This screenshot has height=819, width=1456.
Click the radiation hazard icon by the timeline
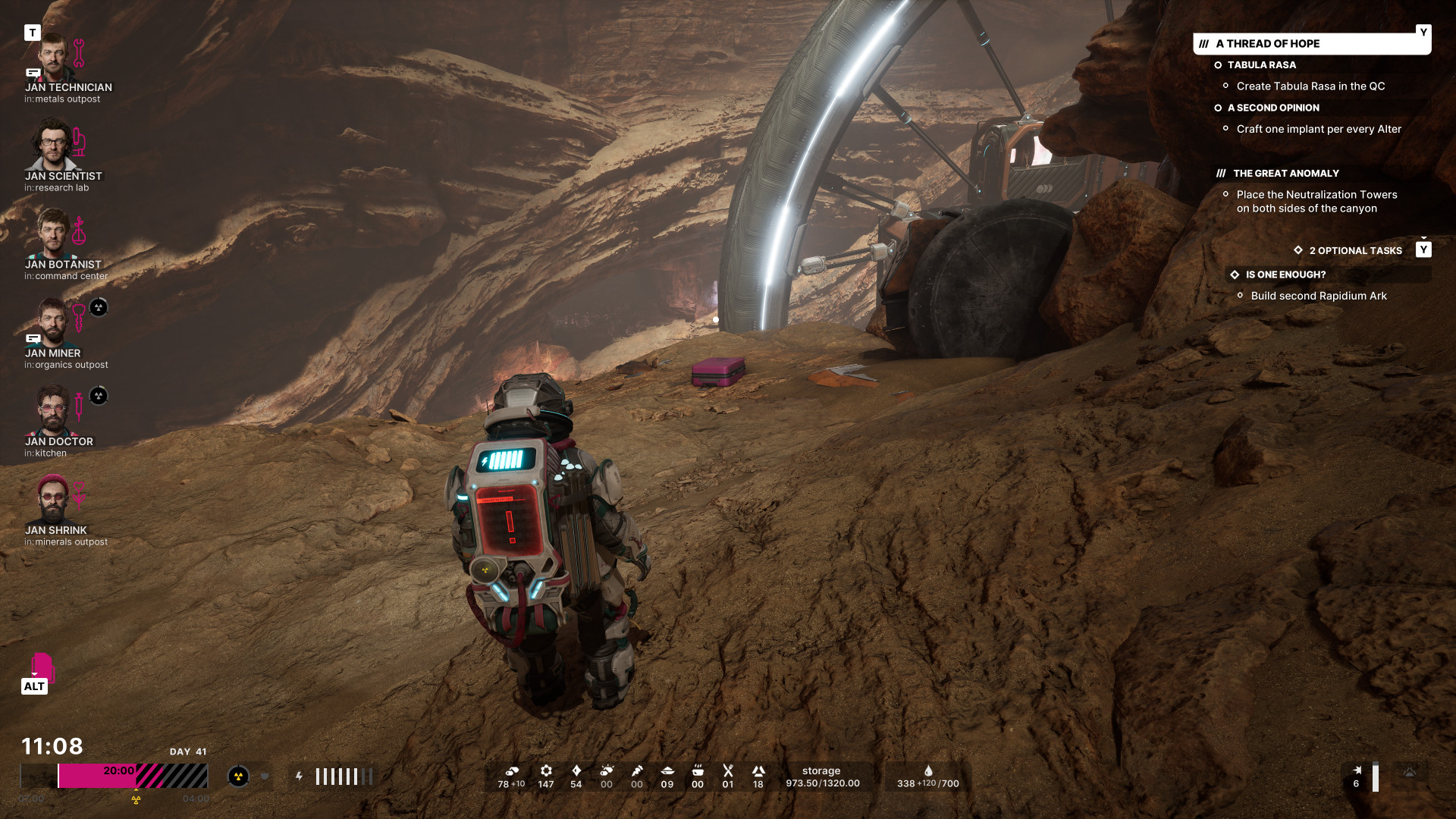click(238, 777)
